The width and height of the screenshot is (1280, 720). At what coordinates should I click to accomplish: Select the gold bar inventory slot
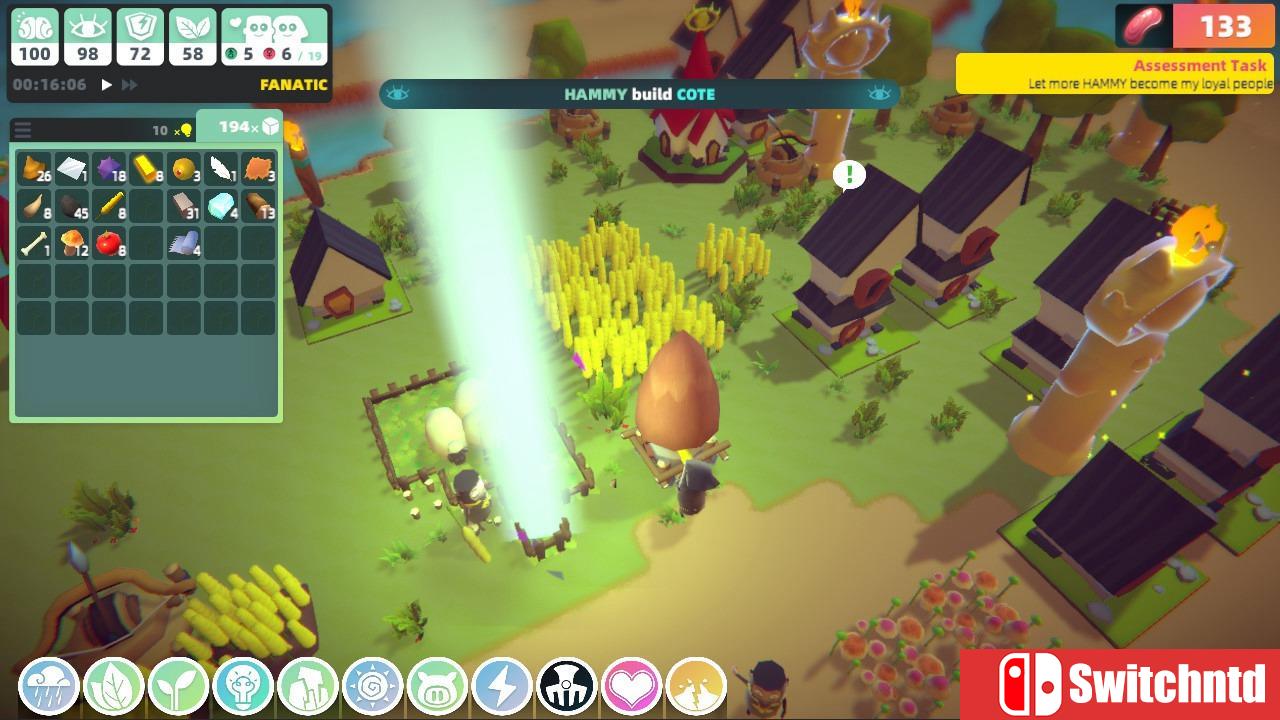[146, 169]
